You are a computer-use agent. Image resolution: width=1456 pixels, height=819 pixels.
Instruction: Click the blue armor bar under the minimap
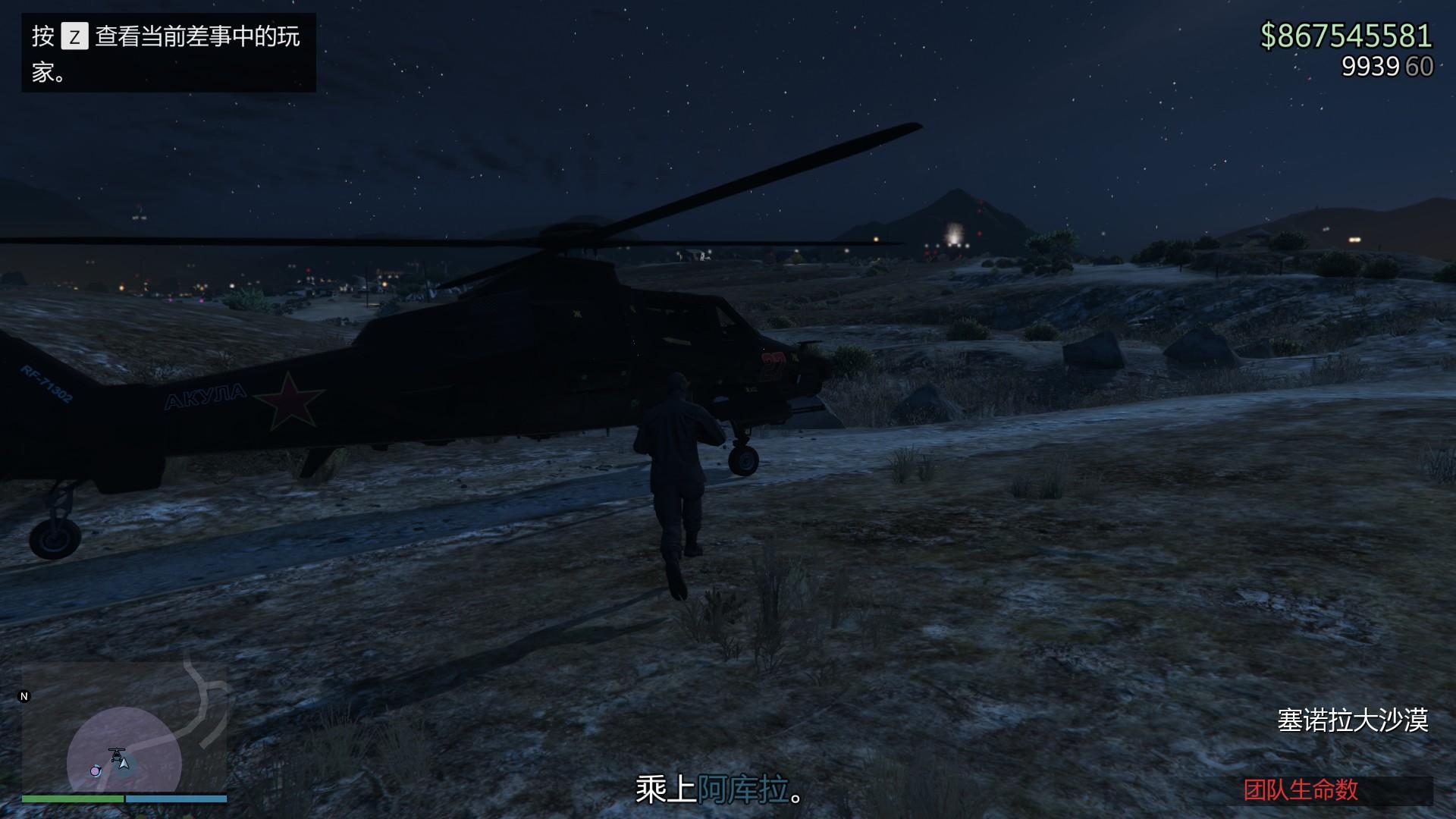(x=176, y=799)
